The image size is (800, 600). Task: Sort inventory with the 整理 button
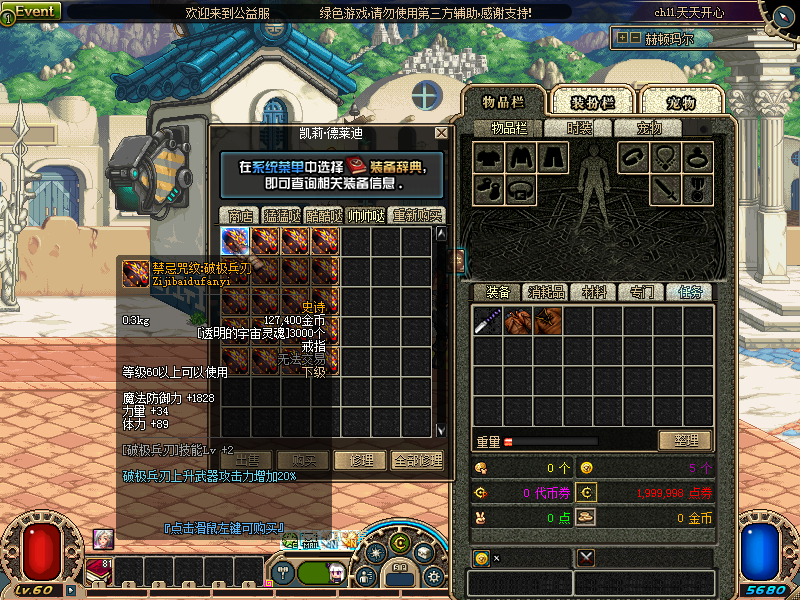point(685,440)
